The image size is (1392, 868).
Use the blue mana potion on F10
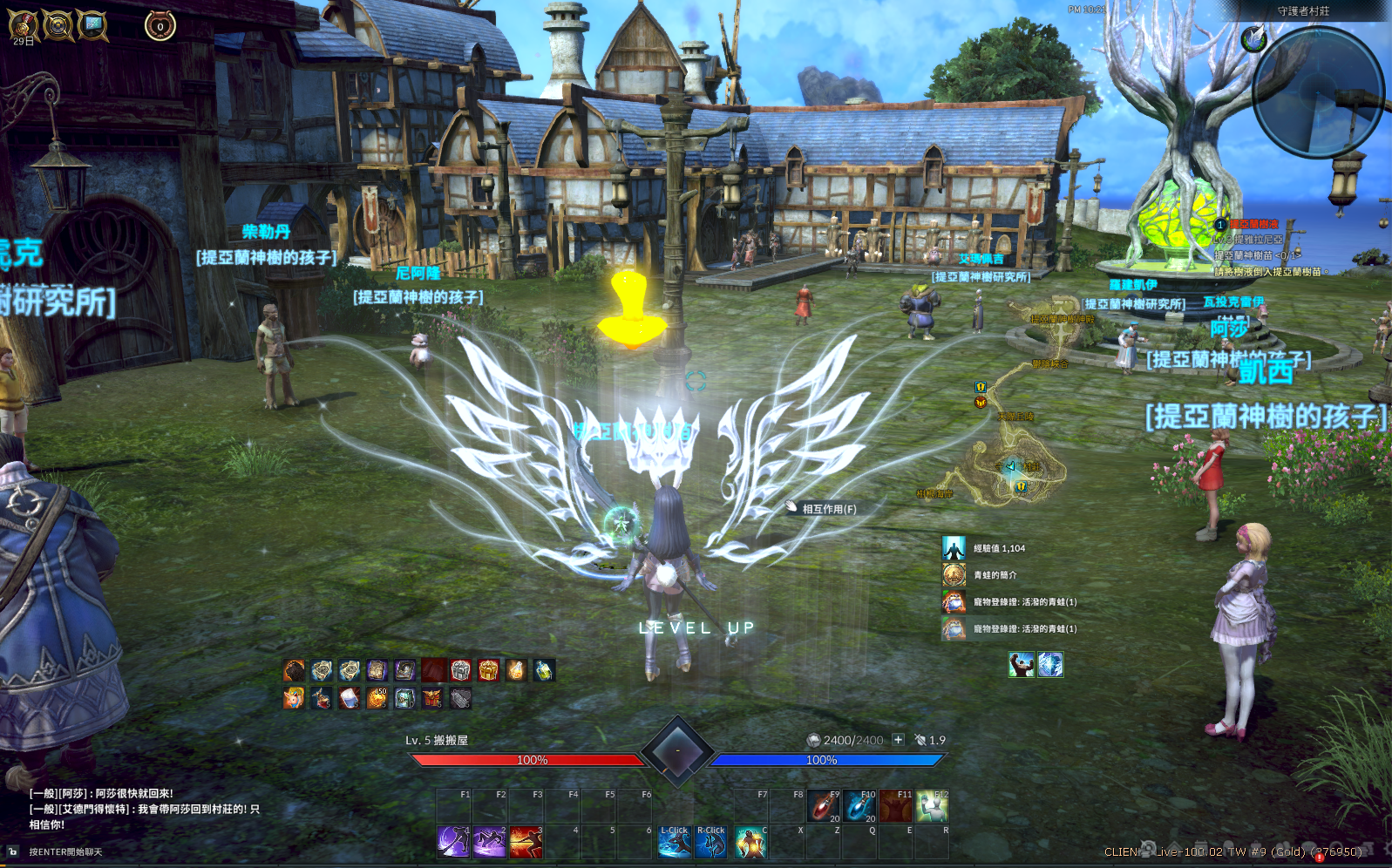(x=859, y=806)
